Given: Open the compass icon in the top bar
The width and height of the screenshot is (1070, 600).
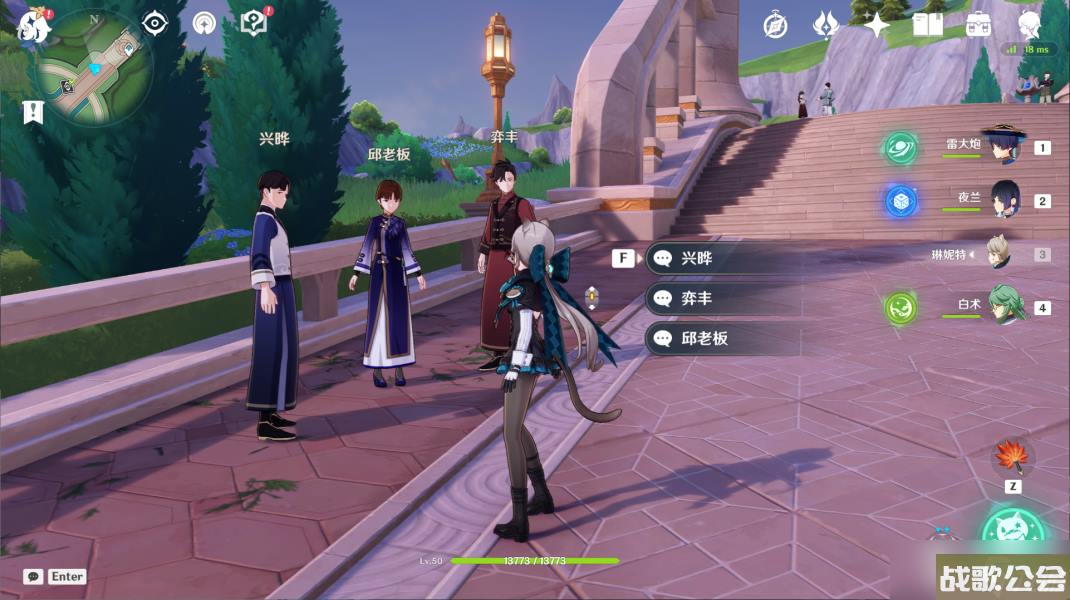Looking at the screenshot, I should coord(775,25).
